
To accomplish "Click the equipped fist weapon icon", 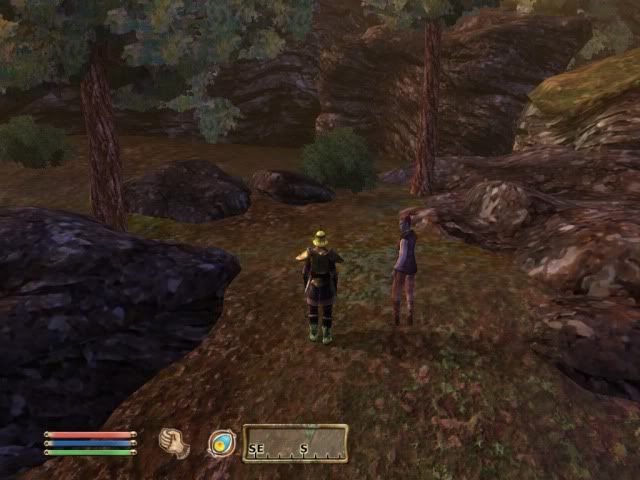I will pos(174,443).
